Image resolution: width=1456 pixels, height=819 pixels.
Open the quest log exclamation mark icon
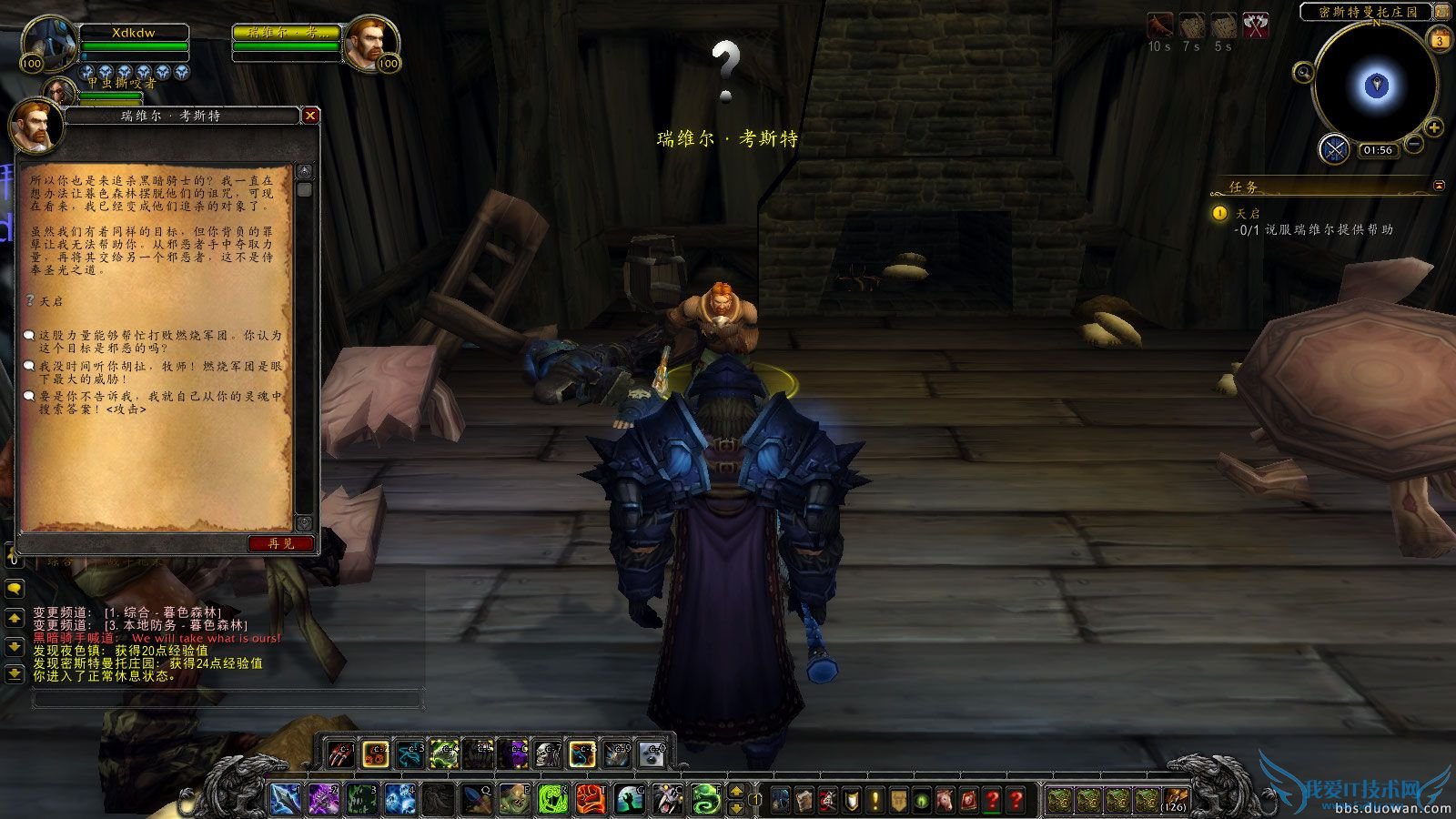[x=875, y=800]
